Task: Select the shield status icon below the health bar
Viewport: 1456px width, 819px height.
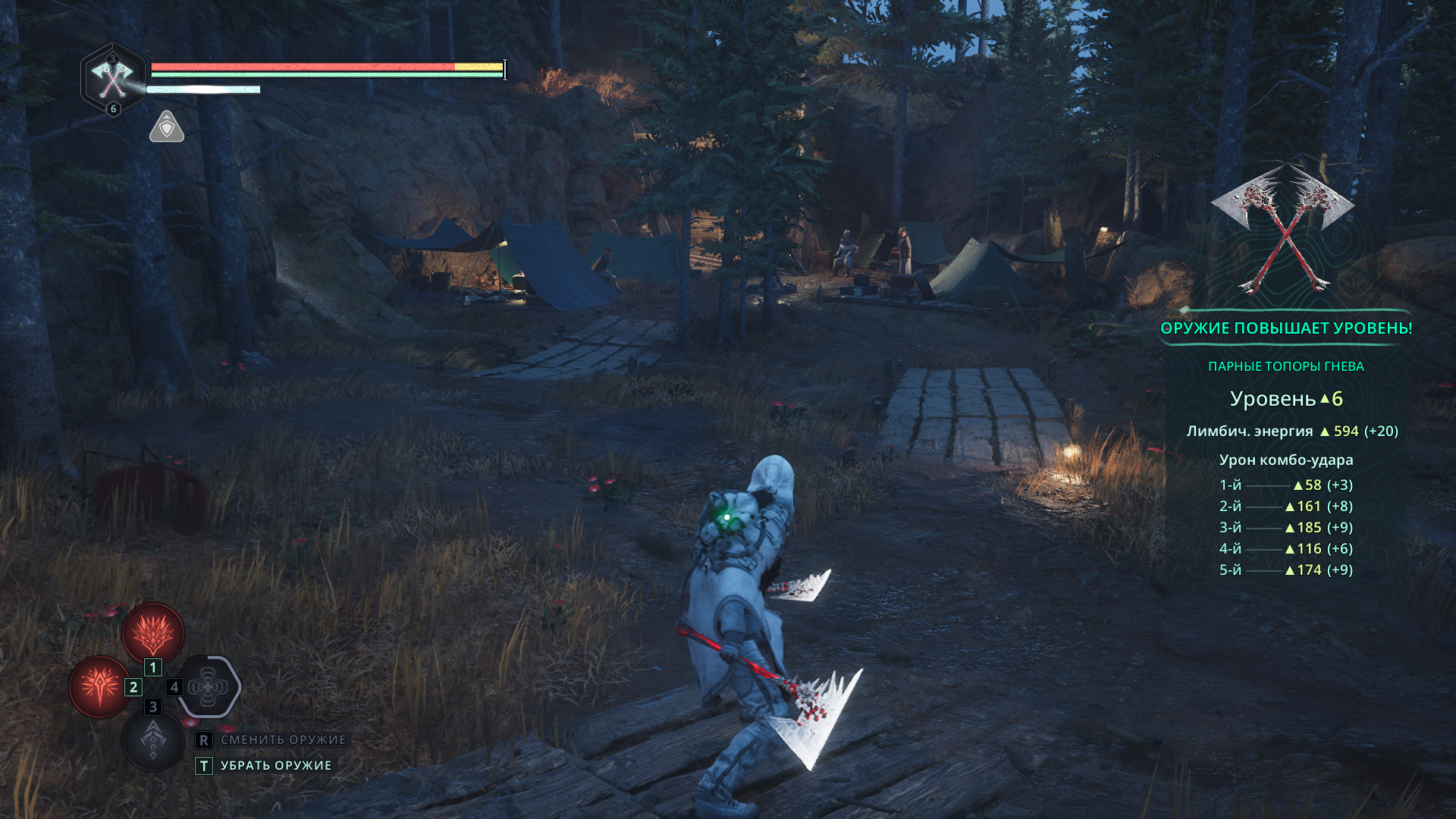Action: pos(167,127)
